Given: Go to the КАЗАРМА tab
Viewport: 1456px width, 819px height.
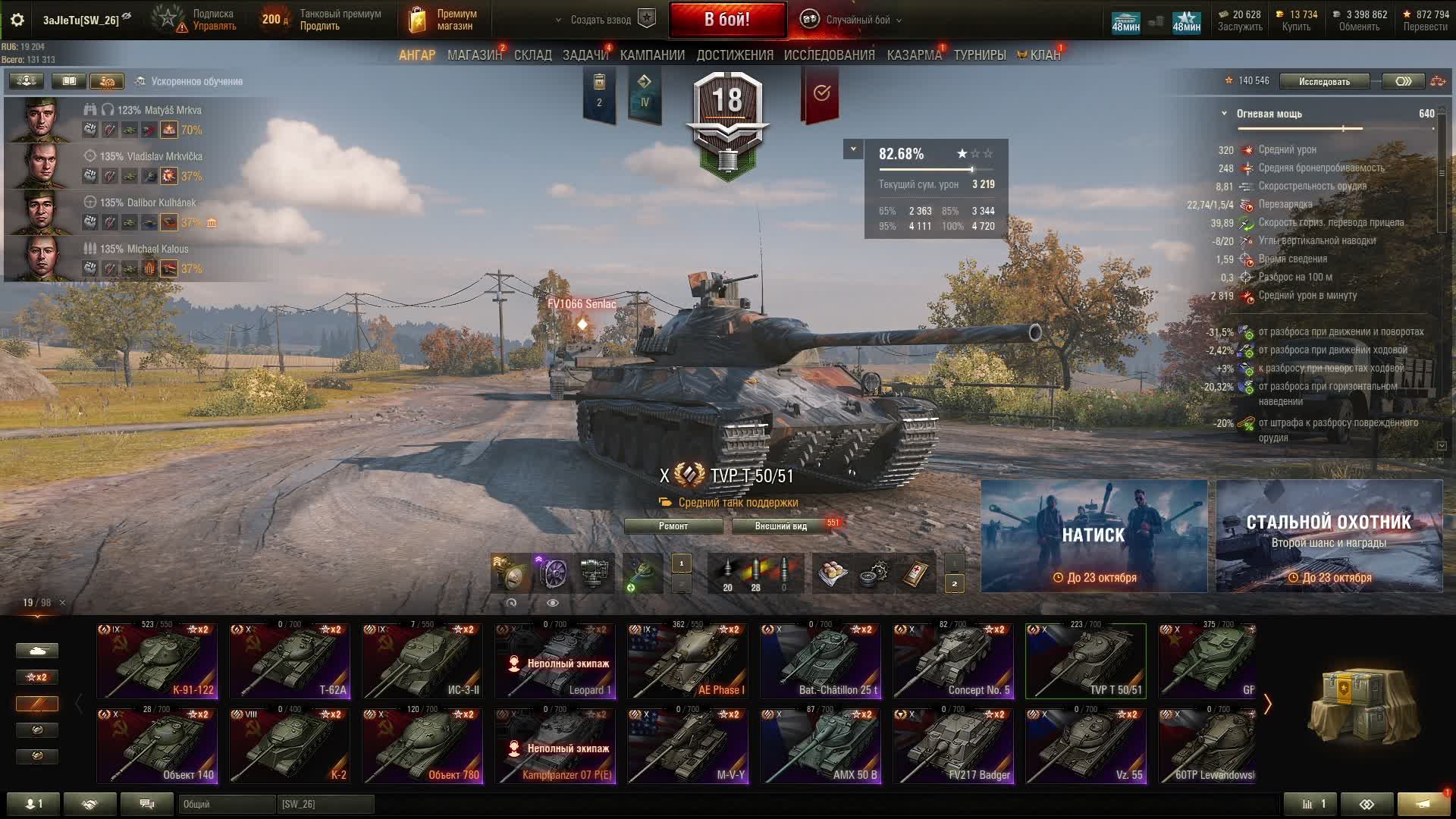Looking at the screenshot, I should [914, 55].
